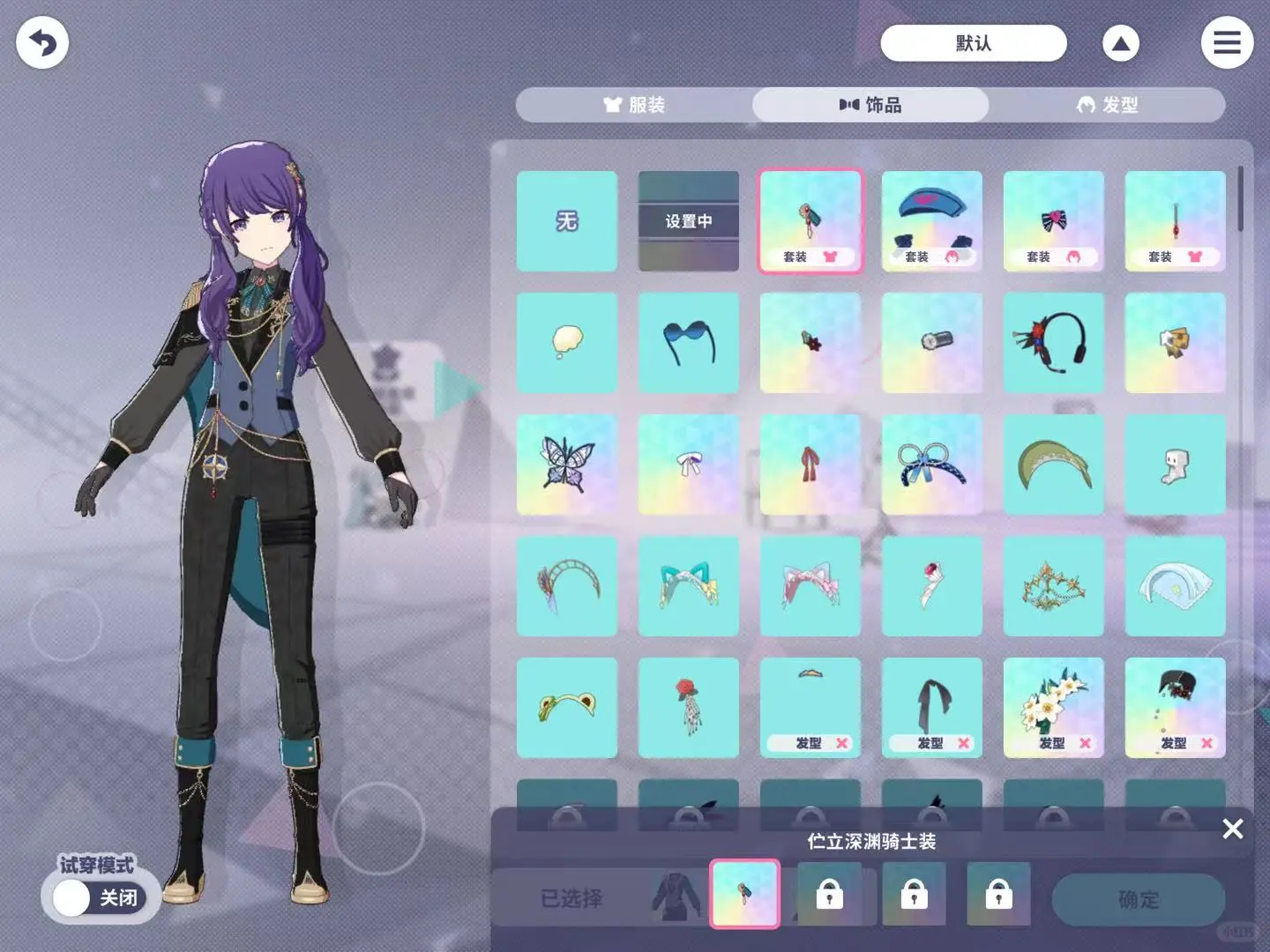This screenshot has width=1270, height=952.
Task: Select the pink cat-ear headband
Action: [x=811, y=586]
